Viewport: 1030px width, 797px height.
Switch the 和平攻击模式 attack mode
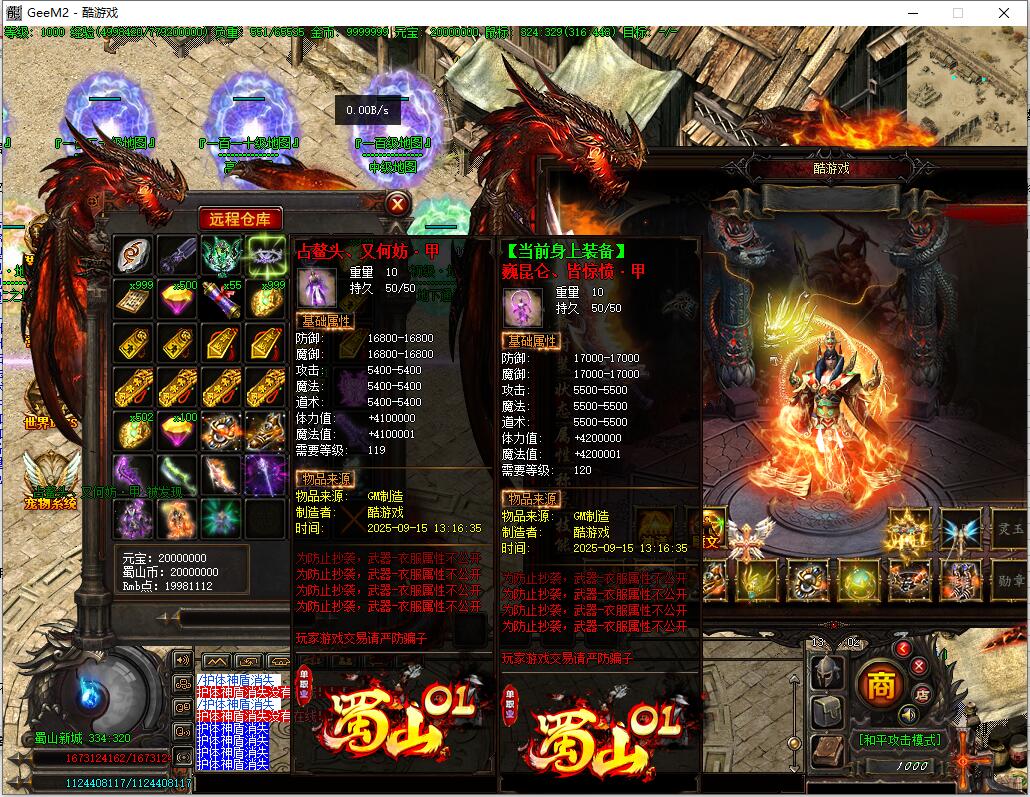[898, 740]
